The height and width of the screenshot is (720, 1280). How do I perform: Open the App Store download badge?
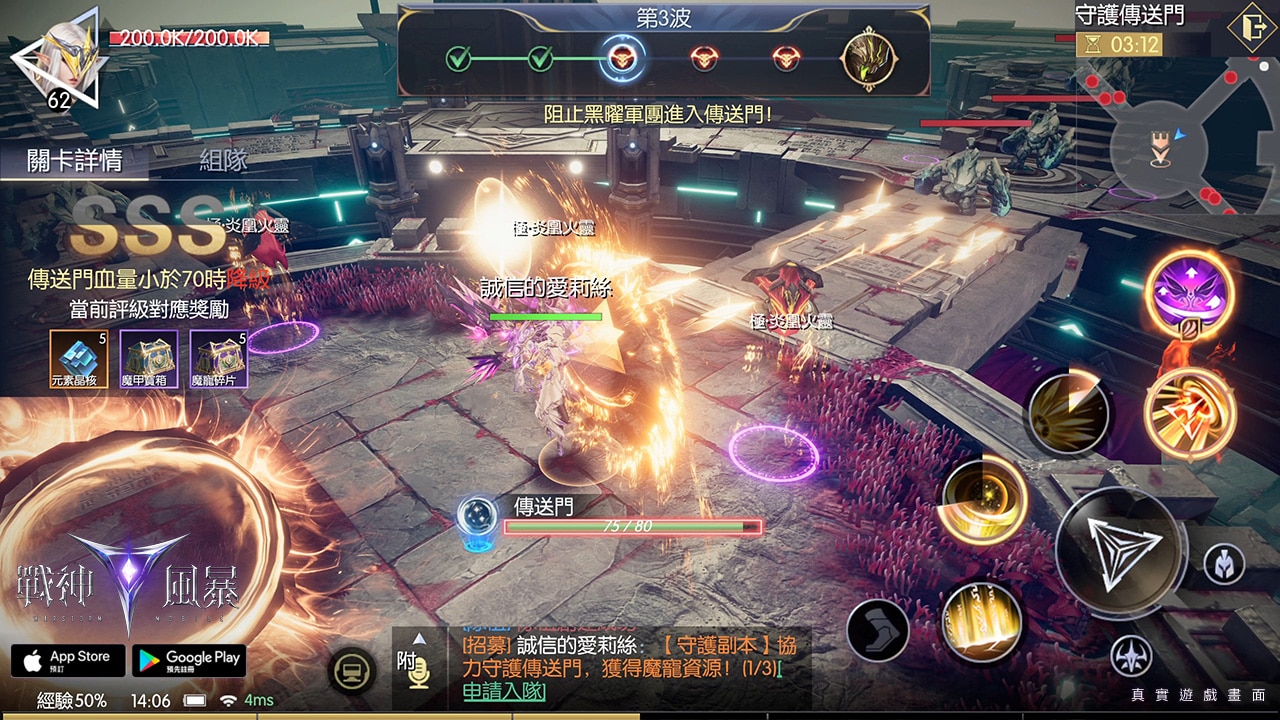coord(68,660)
